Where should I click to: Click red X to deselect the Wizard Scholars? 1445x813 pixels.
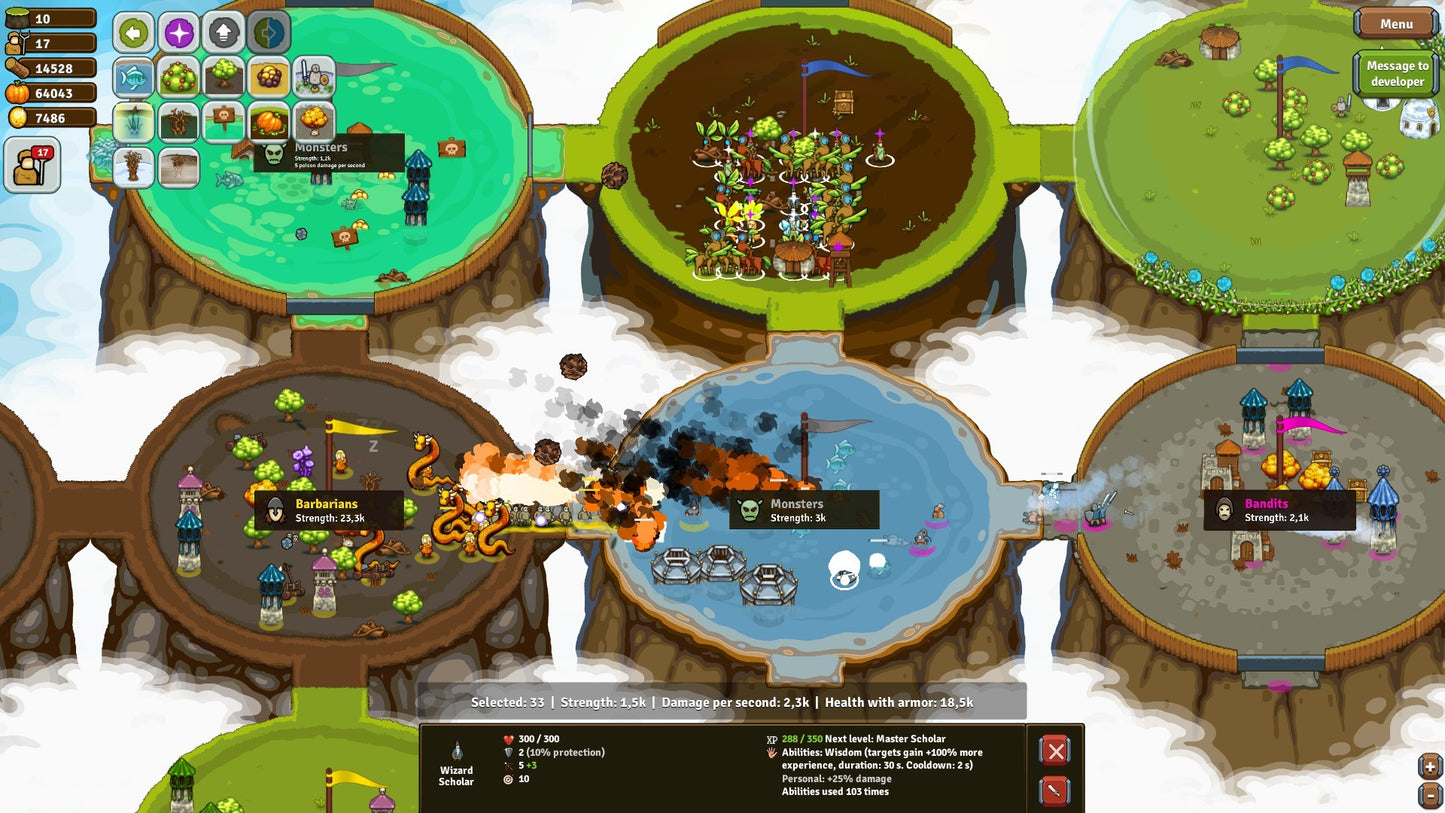[1055, 750]
